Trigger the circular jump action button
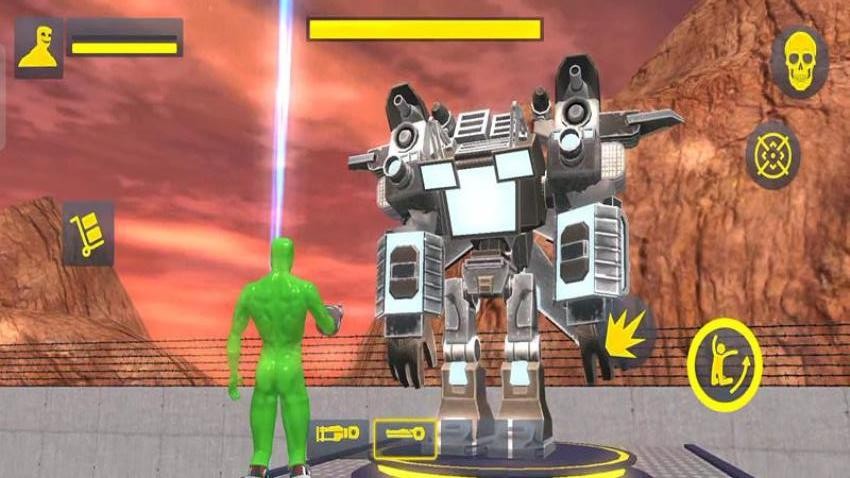The height and width of the screenshot is (478, 850). [x=724, y=365]
